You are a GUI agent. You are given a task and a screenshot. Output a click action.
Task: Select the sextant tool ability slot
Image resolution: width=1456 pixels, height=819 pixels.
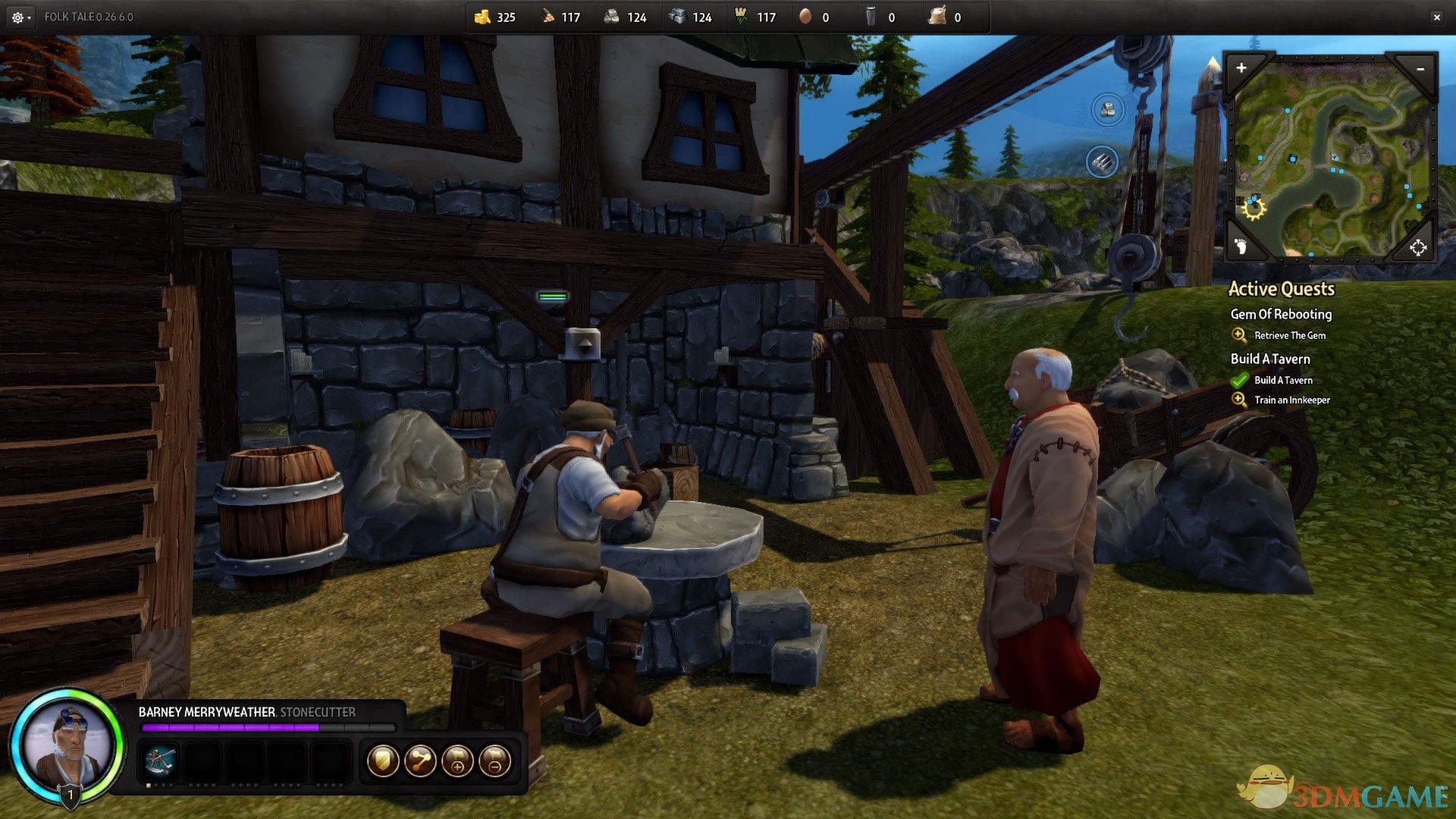click(160, 760)
